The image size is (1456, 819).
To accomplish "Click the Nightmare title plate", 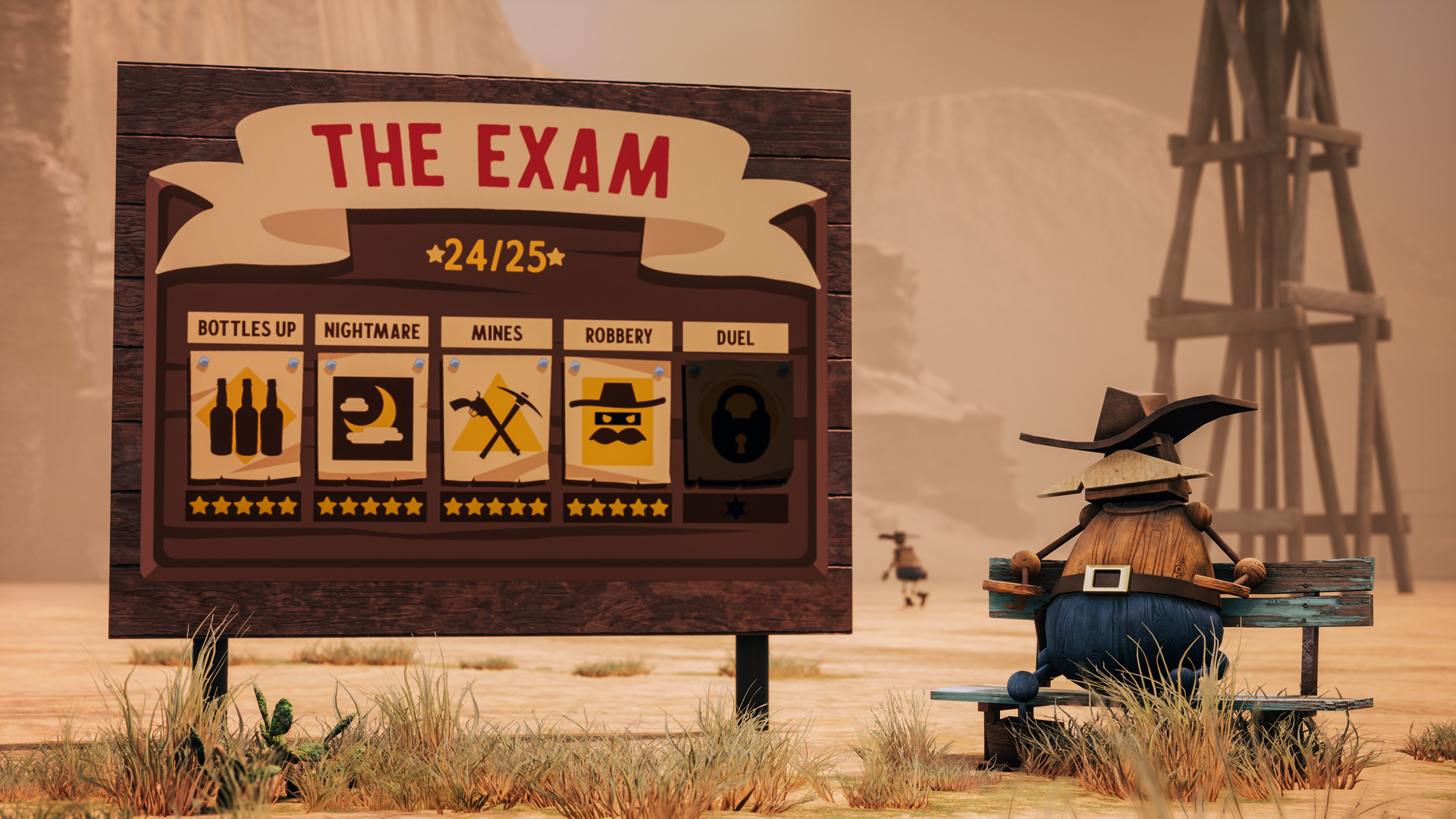I will point(371,331).
